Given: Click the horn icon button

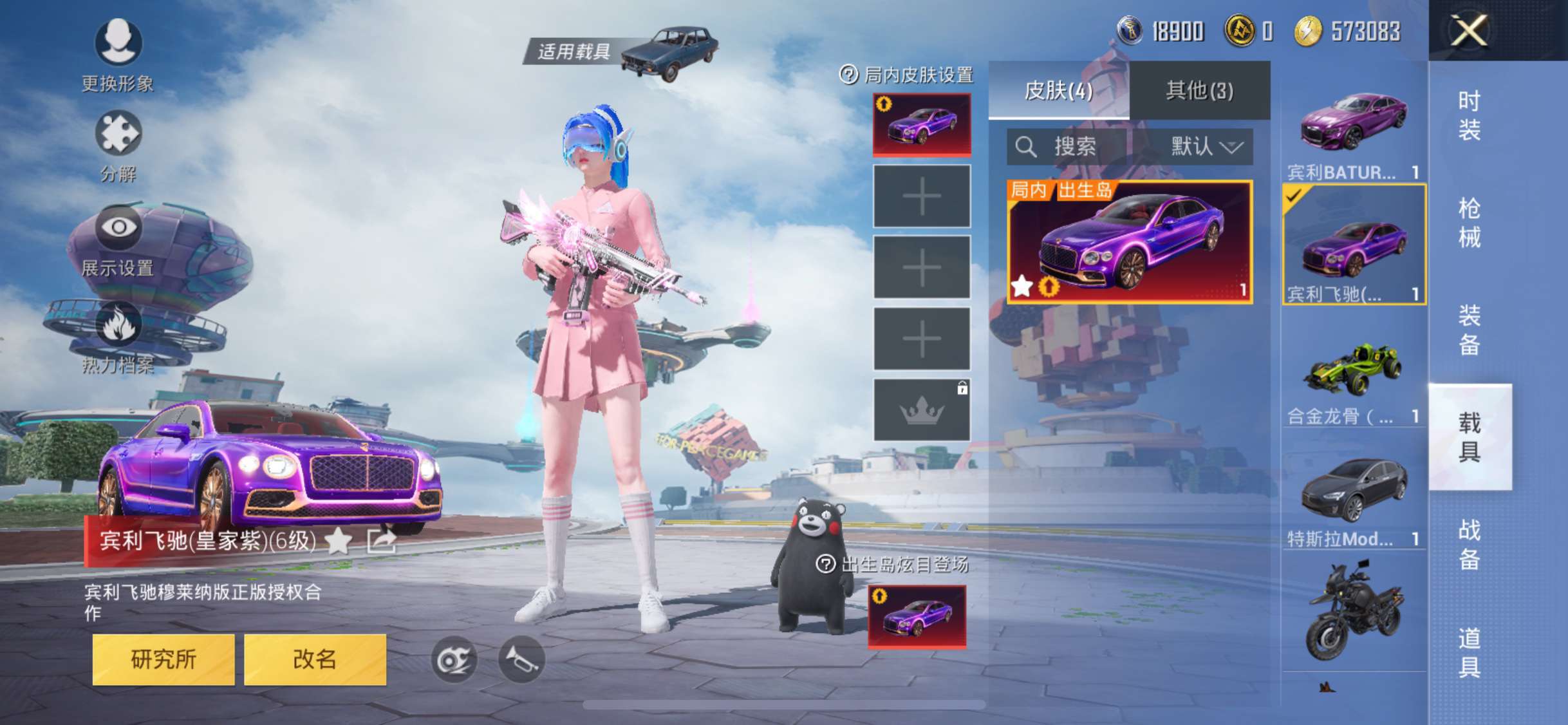Looking at the screenshot, I should (x=521, y=659).
